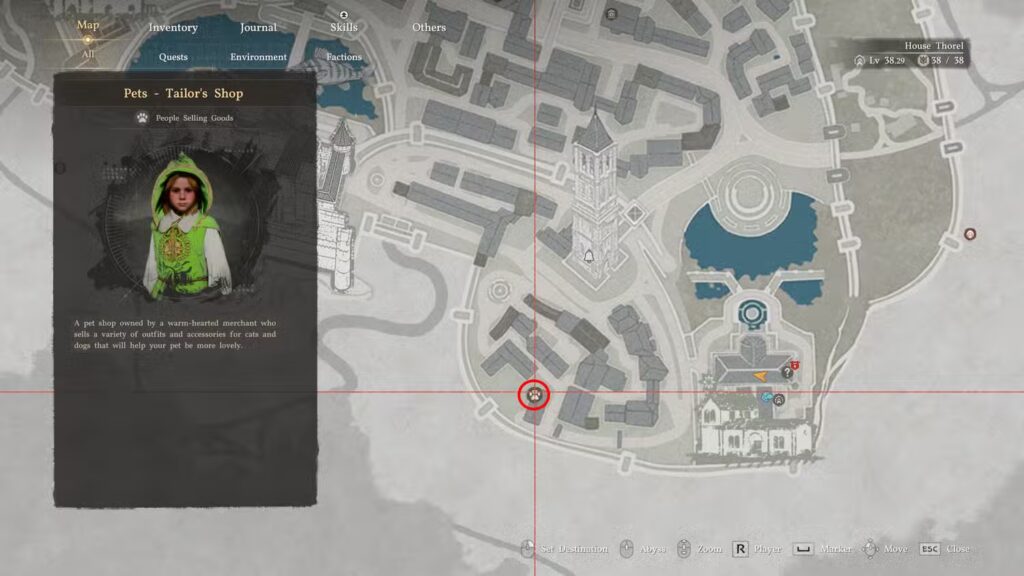
Task: Click the bell tower marker
Action: pyautogui.click(x=590, y=258)
